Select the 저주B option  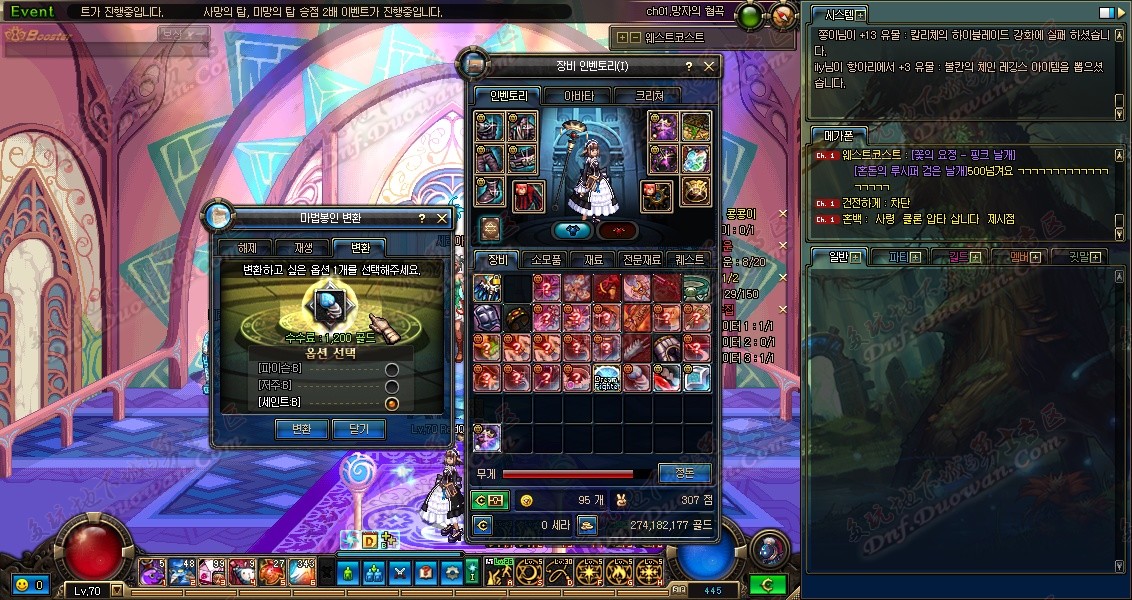tap(392, 386)
